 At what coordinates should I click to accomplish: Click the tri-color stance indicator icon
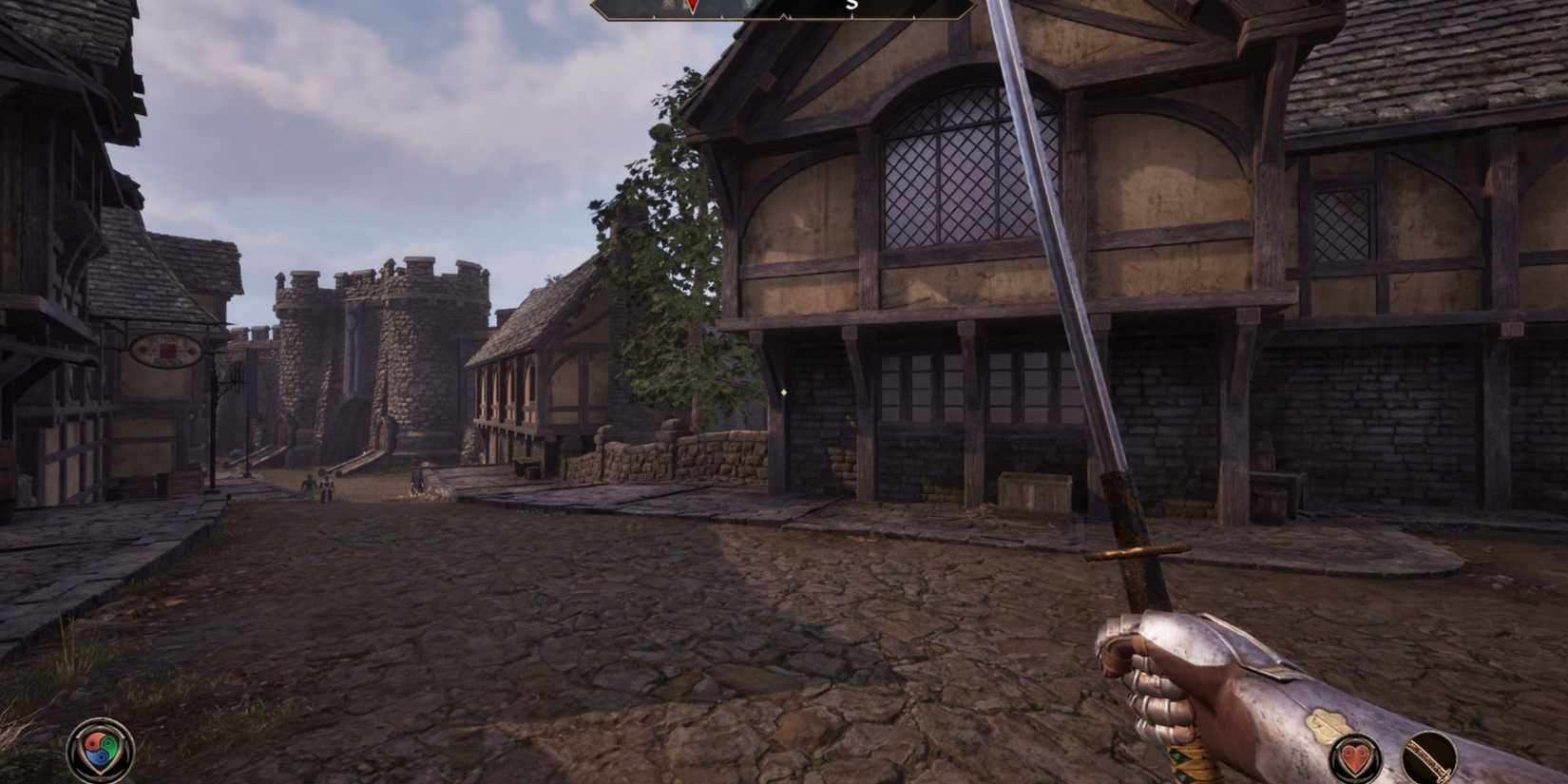(x=100, y=747)
